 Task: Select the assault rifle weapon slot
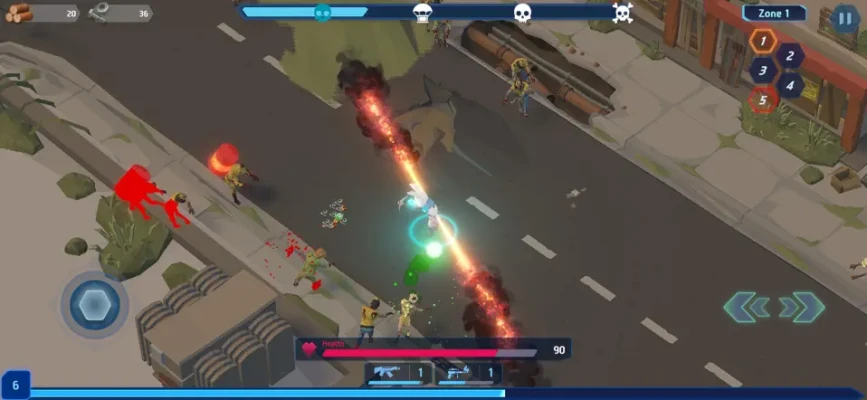coord(400,373)
